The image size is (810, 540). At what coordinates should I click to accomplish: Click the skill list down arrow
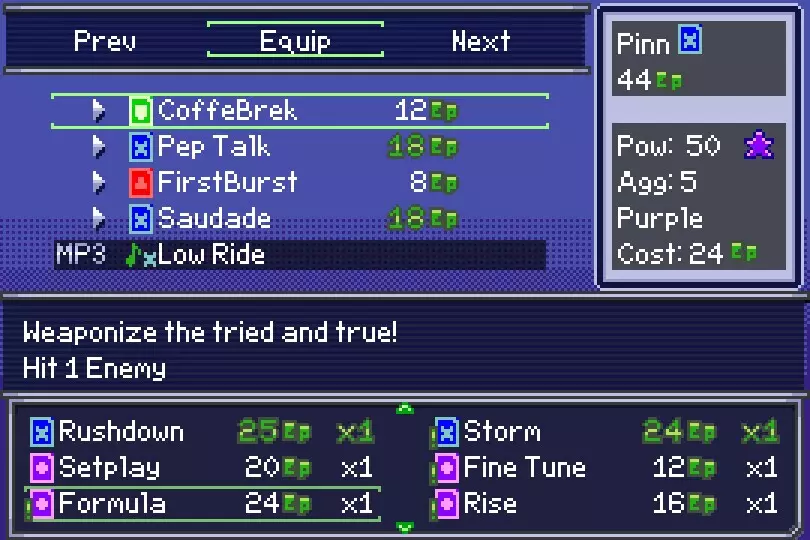(x=405, y=527)
